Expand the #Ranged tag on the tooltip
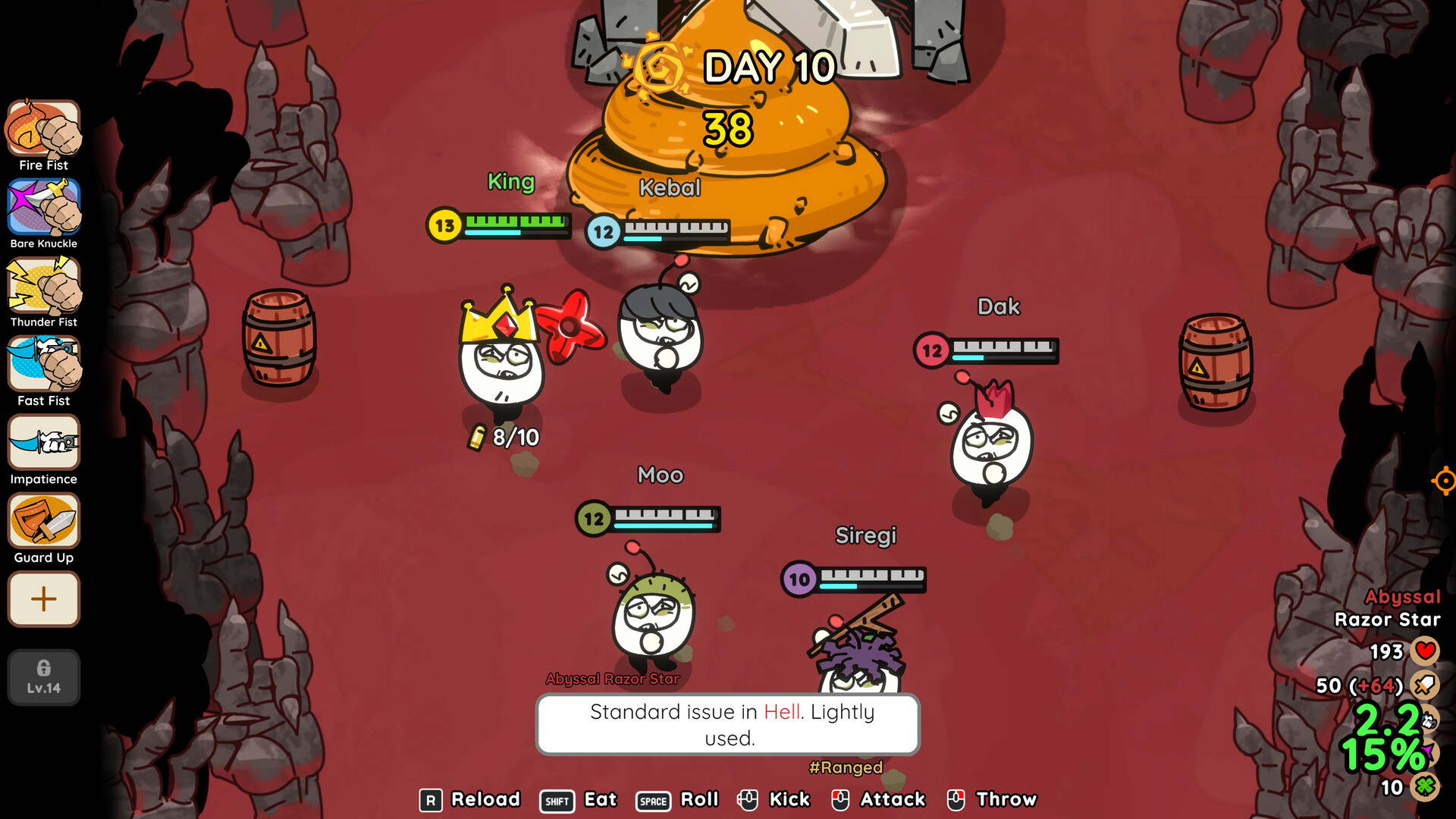Image resolution: width=1456 pixels, height=819 pixels. point(846,767)
